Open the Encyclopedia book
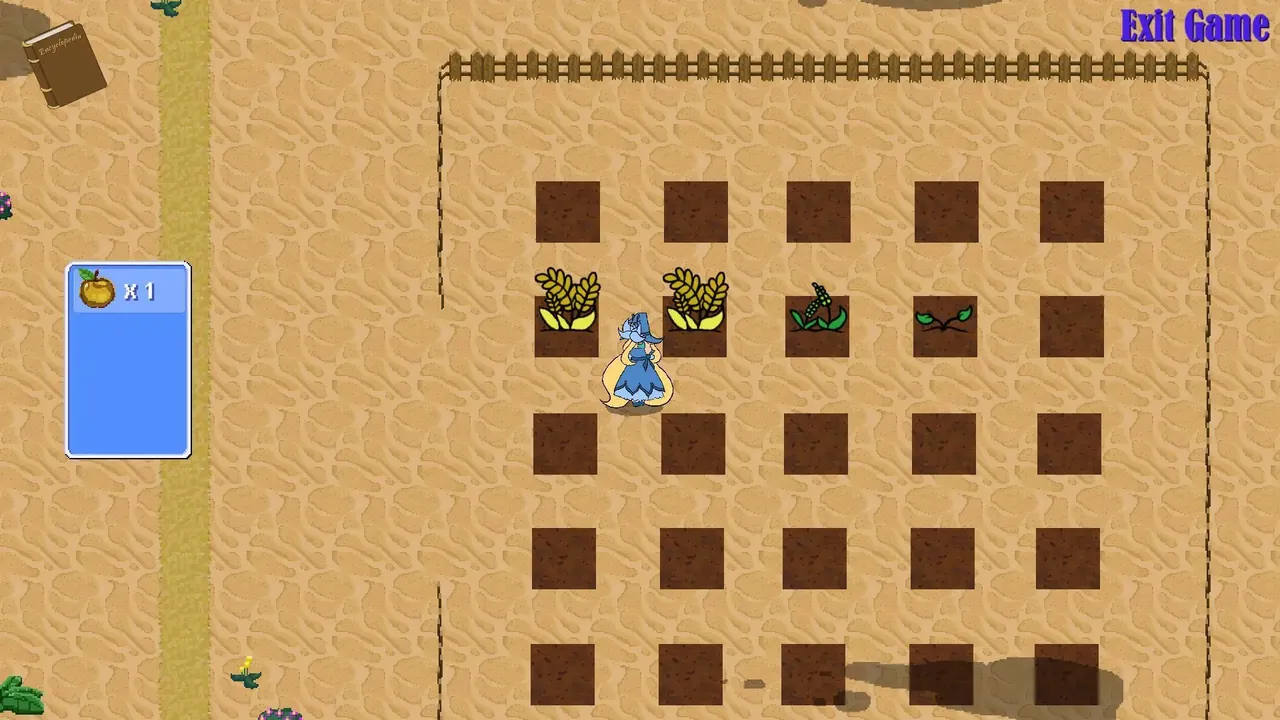 pos(65,60)
